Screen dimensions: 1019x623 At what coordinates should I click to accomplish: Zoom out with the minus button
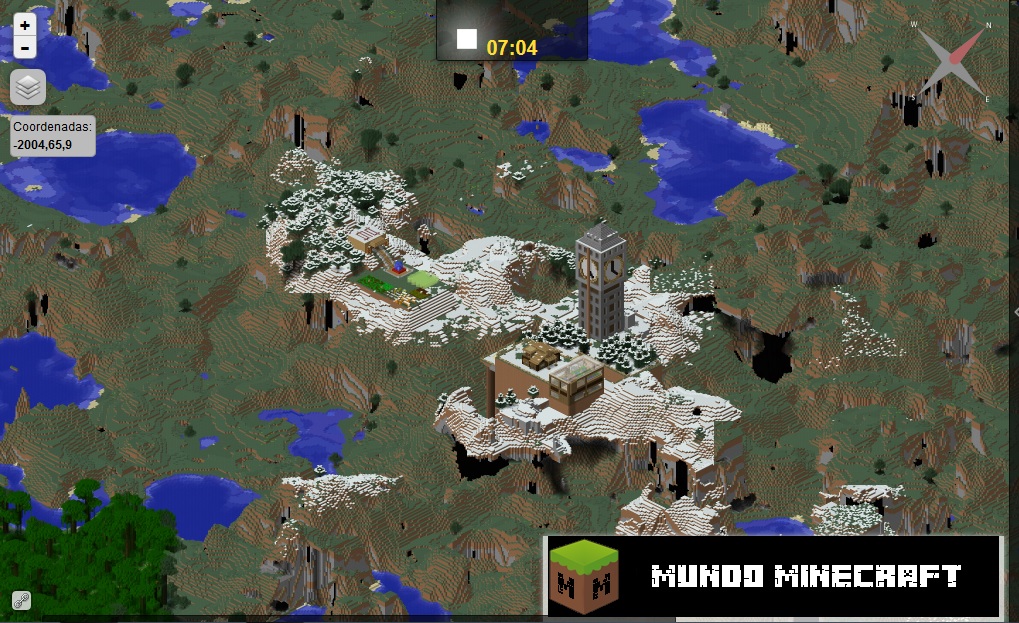point(25,48)
